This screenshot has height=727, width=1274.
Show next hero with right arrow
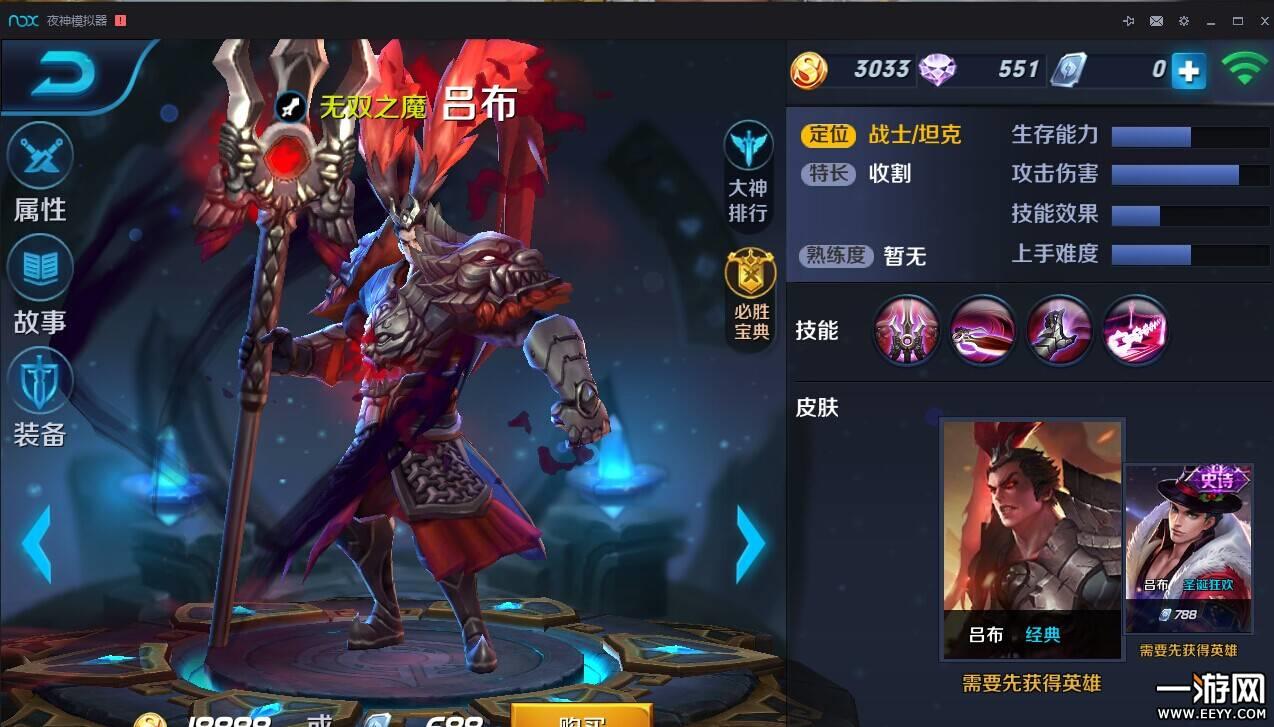pyautogui.click(x=750, y=543)
